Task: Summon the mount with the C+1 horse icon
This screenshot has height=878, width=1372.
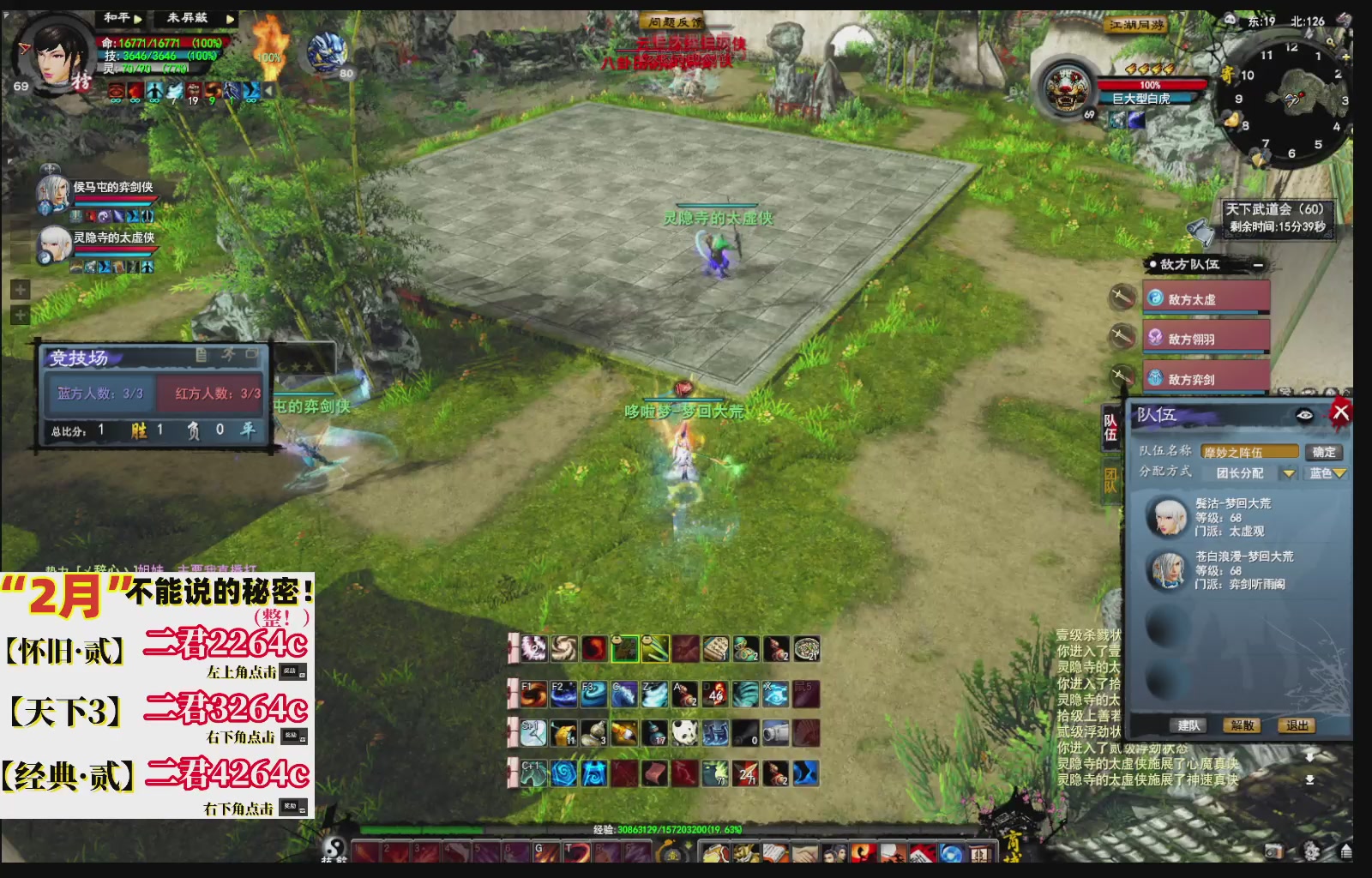Action: [x=533, y=774]
